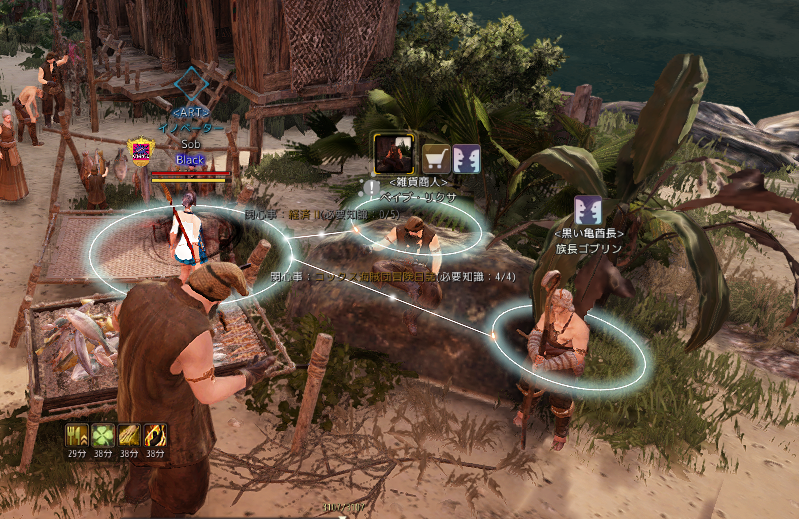Select the two-faces icon above the Goblin chief

click(x=587, y=211)
